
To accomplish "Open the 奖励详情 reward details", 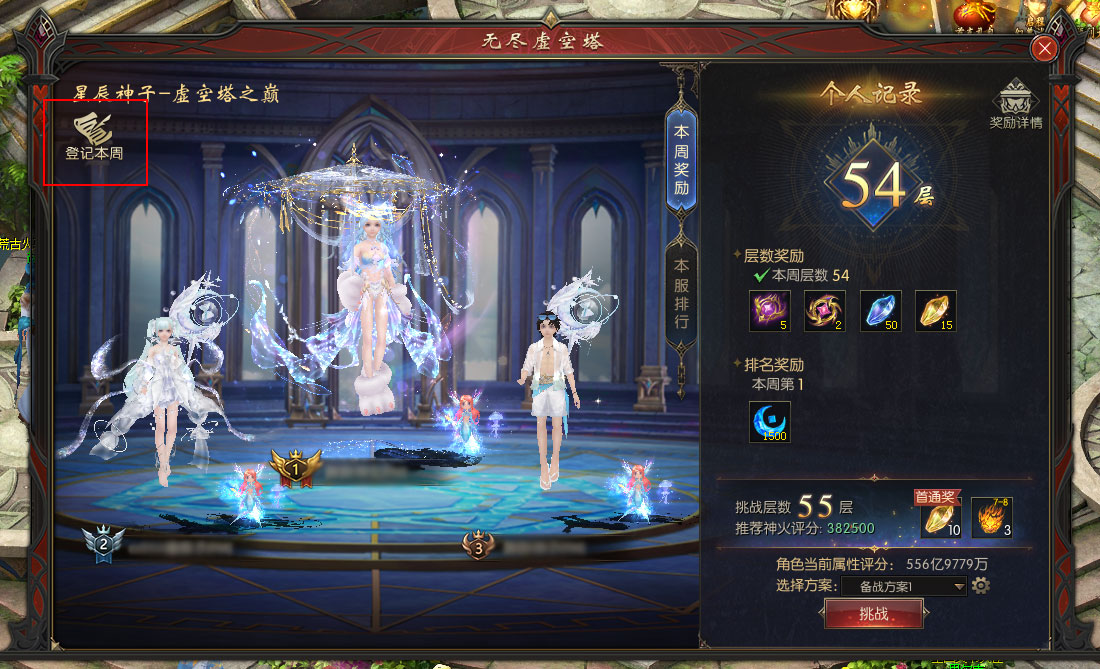I will coord(1015,105).
